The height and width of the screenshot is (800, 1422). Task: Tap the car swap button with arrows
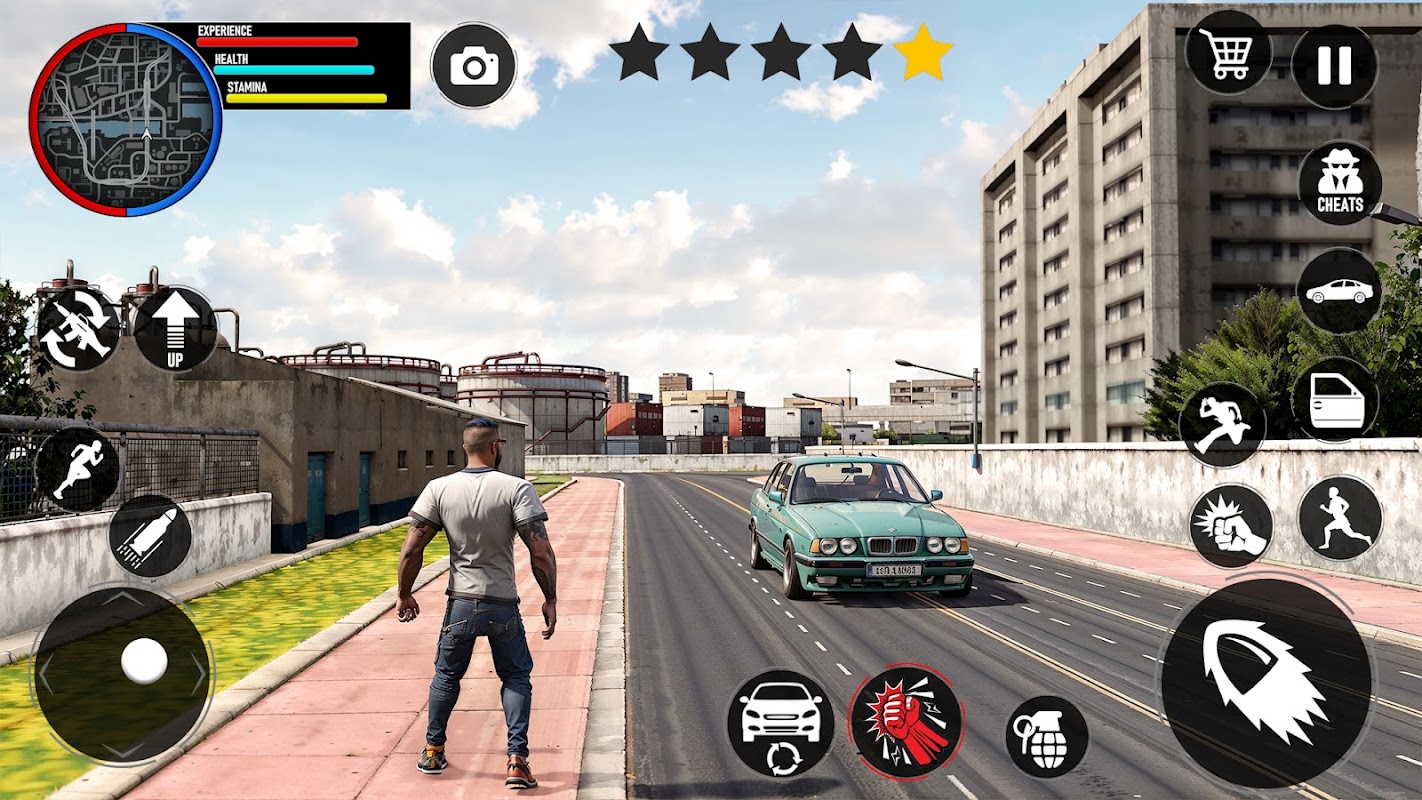[x=780, y=722]
